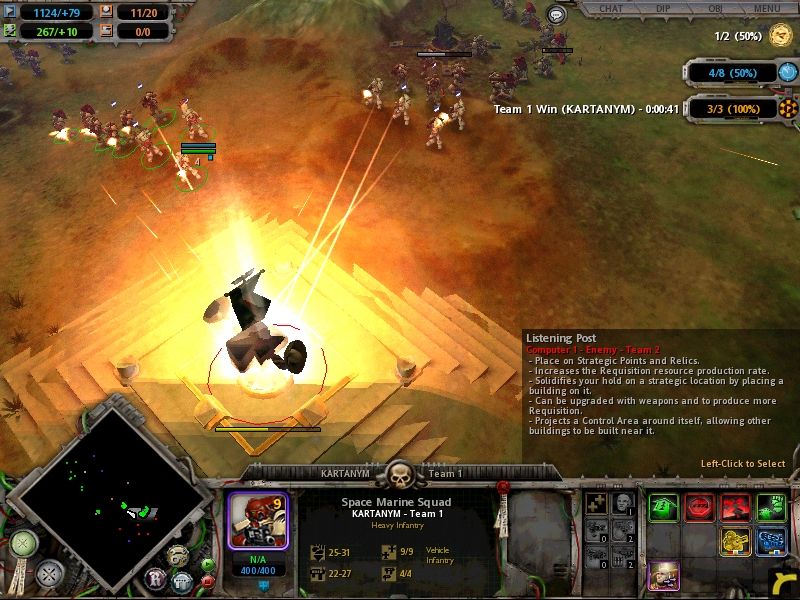Select the Space Marine squad portrait
800x600 pixels.
point(257,518)
